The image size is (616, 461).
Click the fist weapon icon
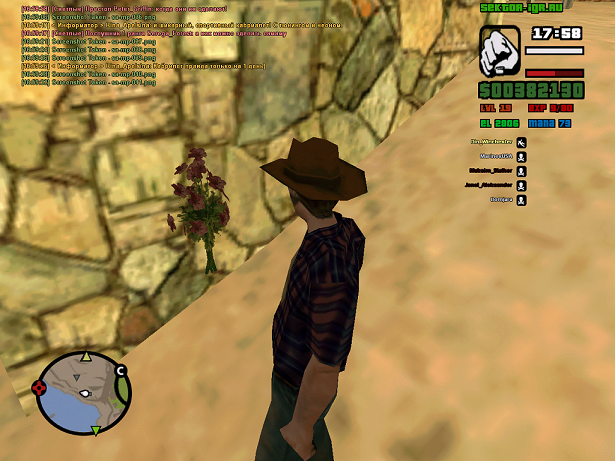(x=498, y=51)
